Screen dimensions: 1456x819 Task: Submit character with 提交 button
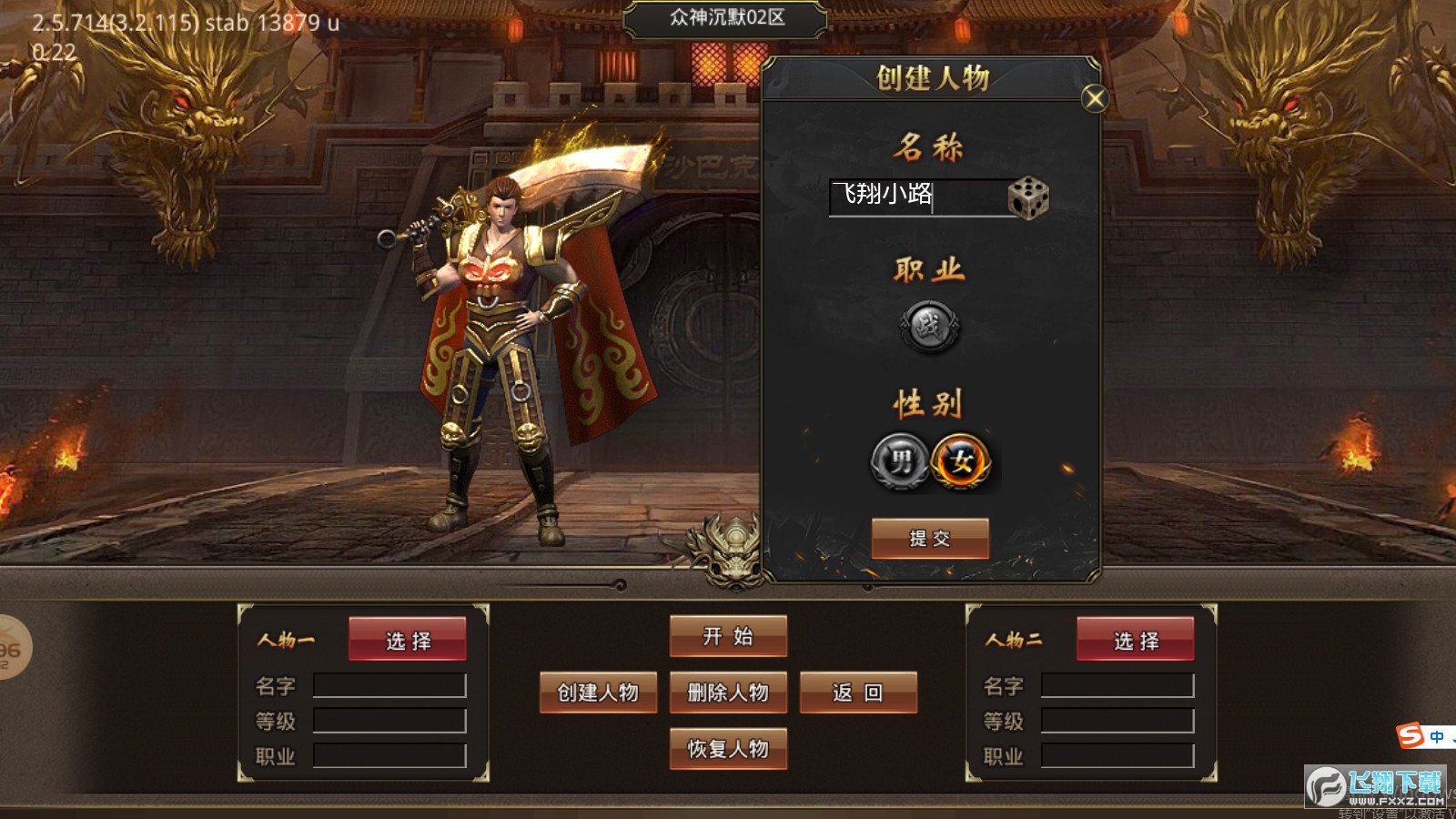(x=930, y=538)
